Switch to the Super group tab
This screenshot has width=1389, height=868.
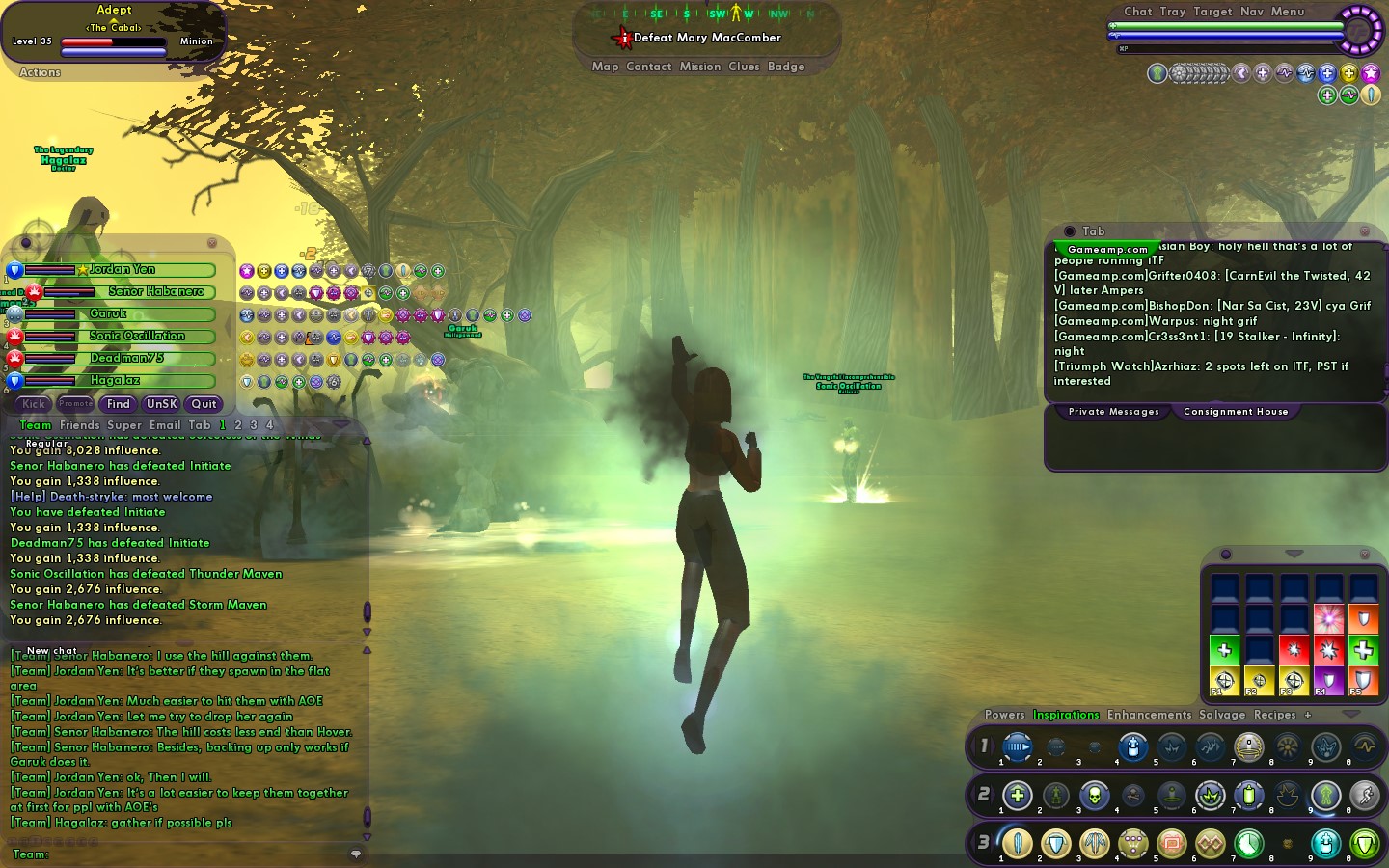pyautogui.click(x=124, y=425)
